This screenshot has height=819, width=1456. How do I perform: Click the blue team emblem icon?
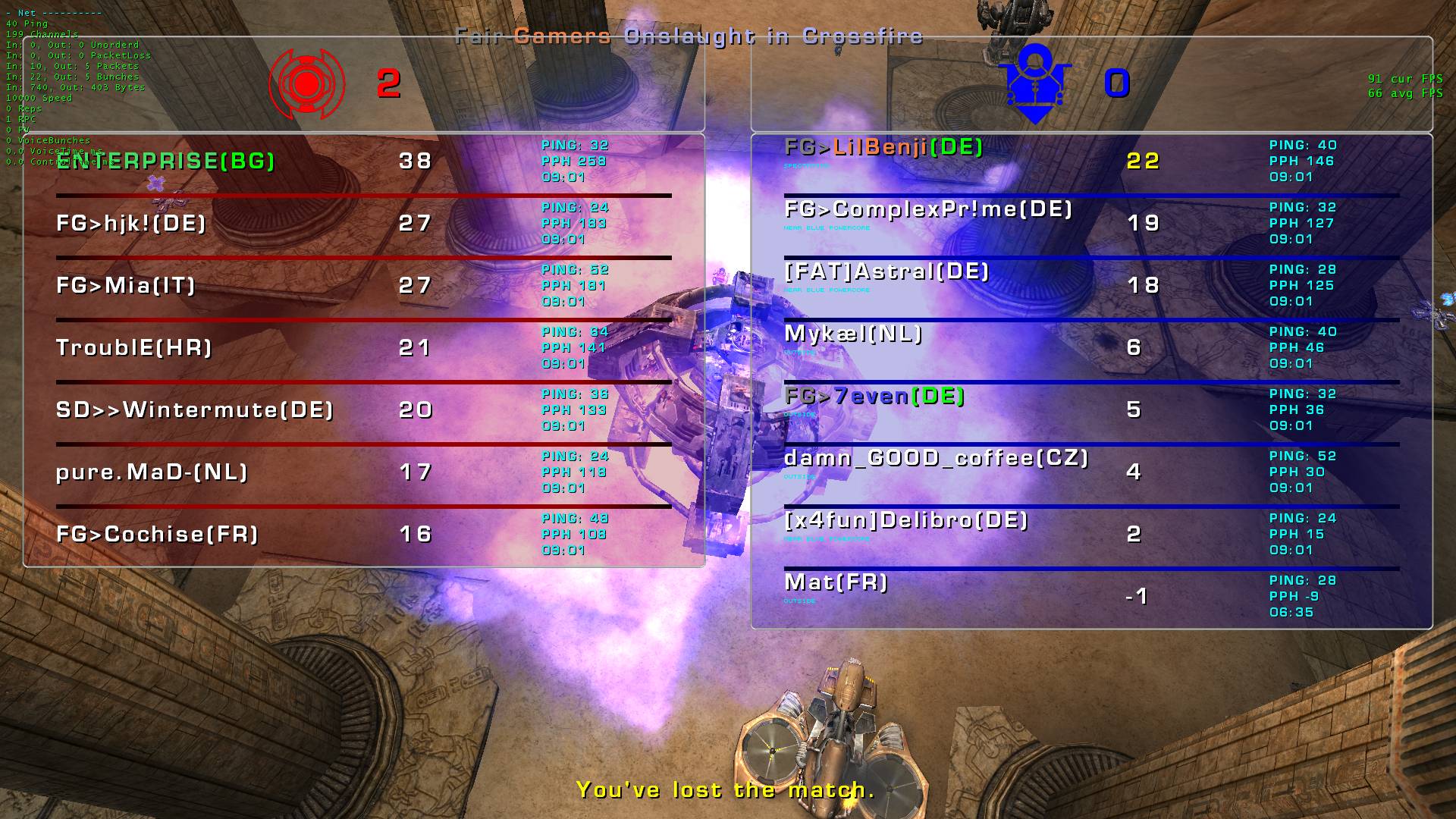[x=1035, y=83]
